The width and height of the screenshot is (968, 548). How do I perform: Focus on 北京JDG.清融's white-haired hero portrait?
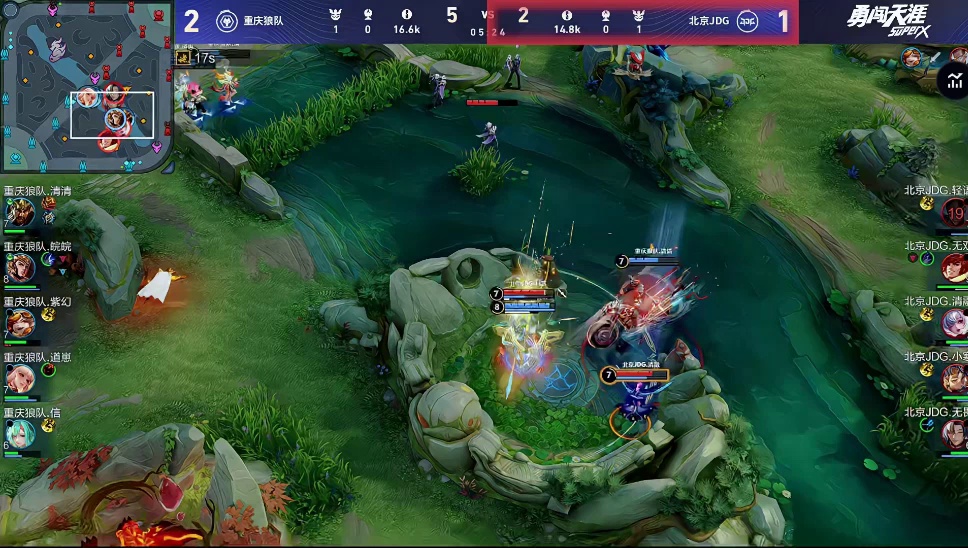(x=954, y=323)
